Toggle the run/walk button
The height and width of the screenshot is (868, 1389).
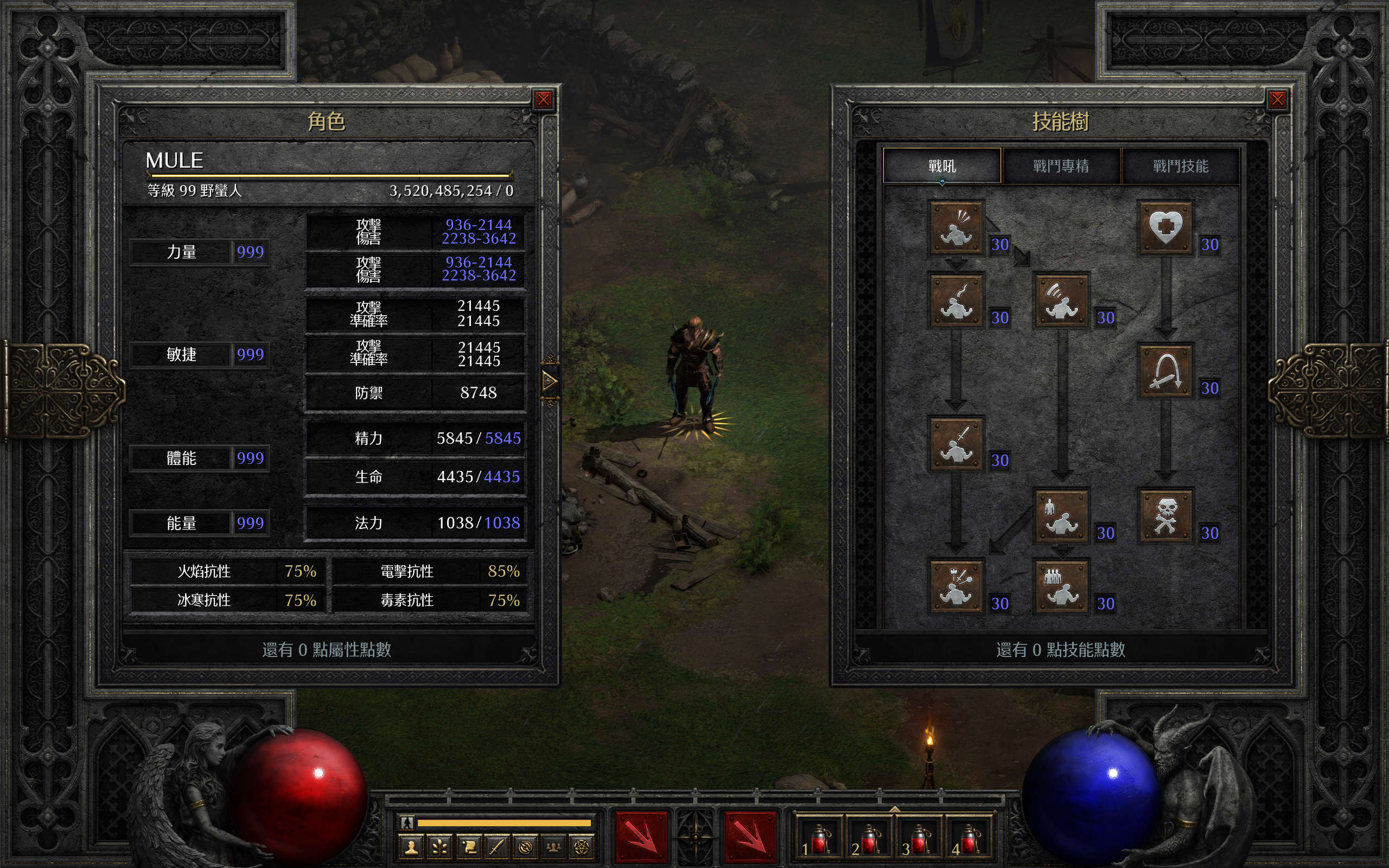[x=407, y=822]
